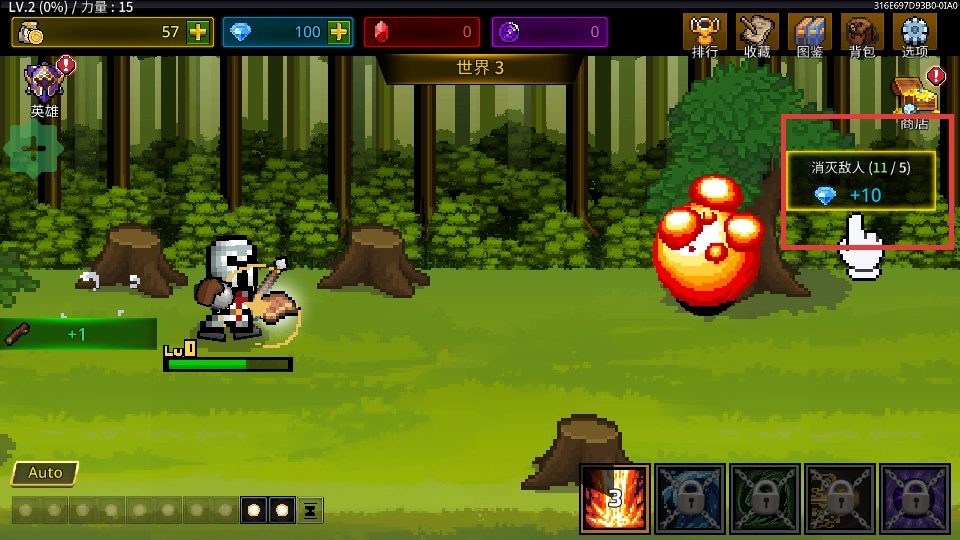Select the locked blue skill slot
The image size is (960, 540).
tap(690, 498)
